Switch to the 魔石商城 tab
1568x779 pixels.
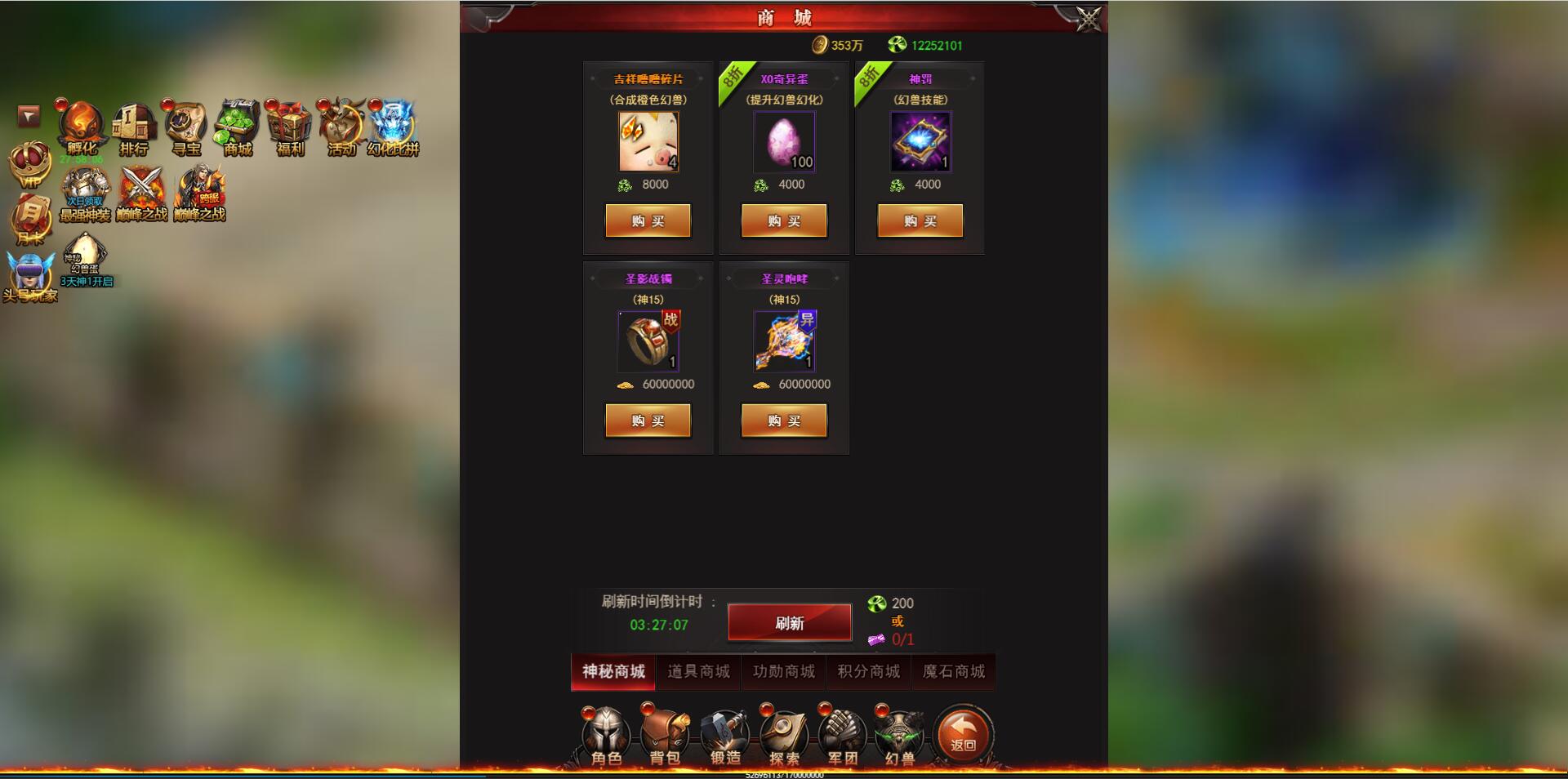954,672
